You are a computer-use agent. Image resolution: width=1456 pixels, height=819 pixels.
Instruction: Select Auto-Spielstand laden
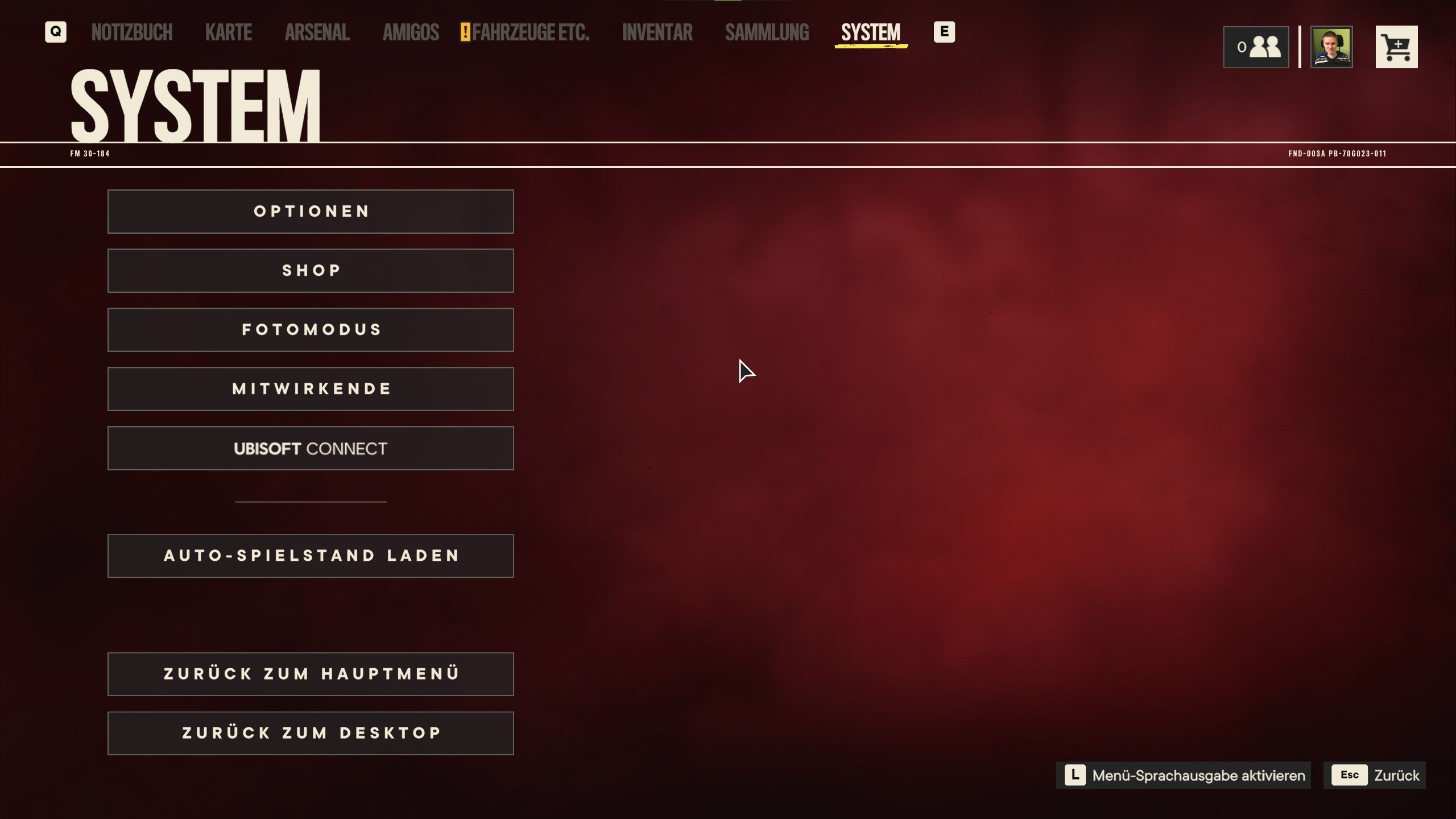pyautogui.click(x=311, y=556)
